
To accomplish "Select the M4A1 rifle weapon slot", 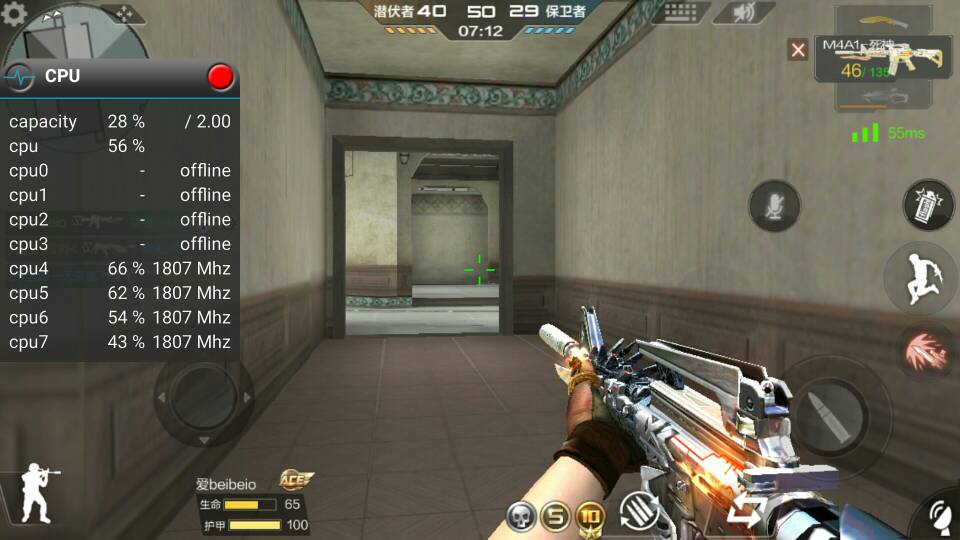I will pos(883,59).
